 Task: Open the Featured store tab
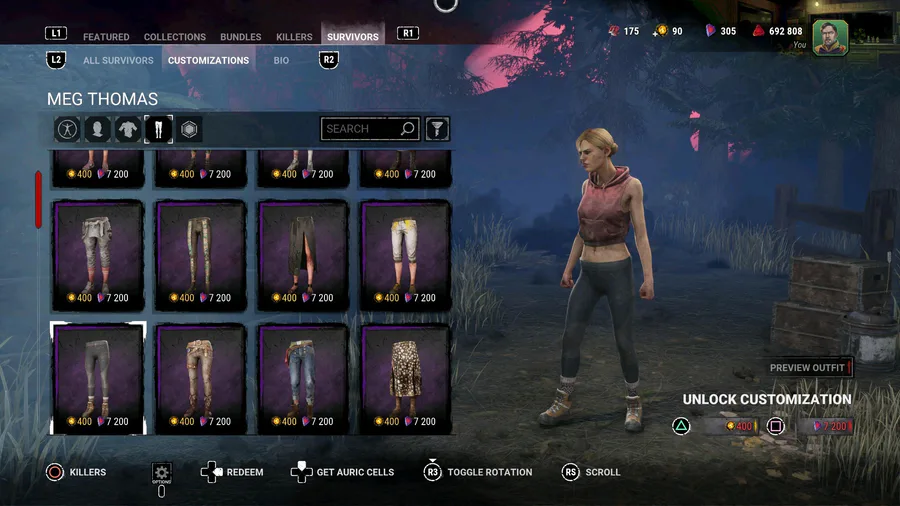pos(106,37)
